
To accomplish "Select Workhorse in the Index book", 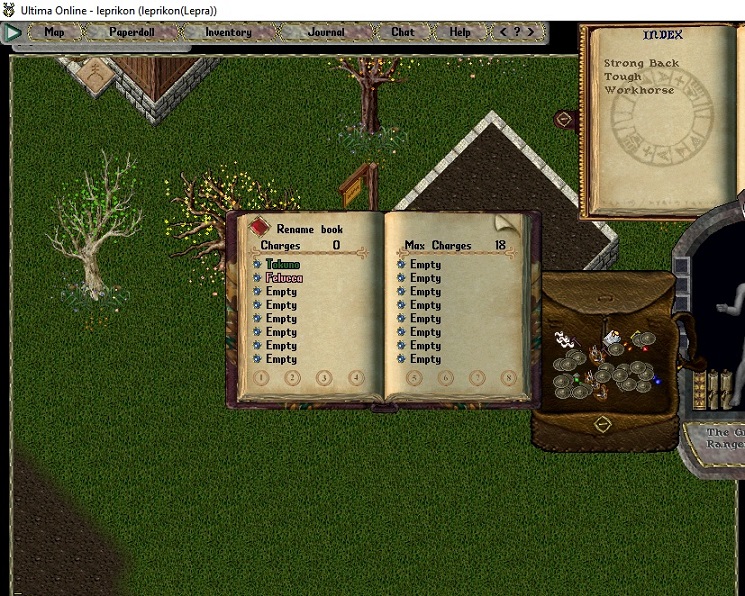I will coord(638,90).
